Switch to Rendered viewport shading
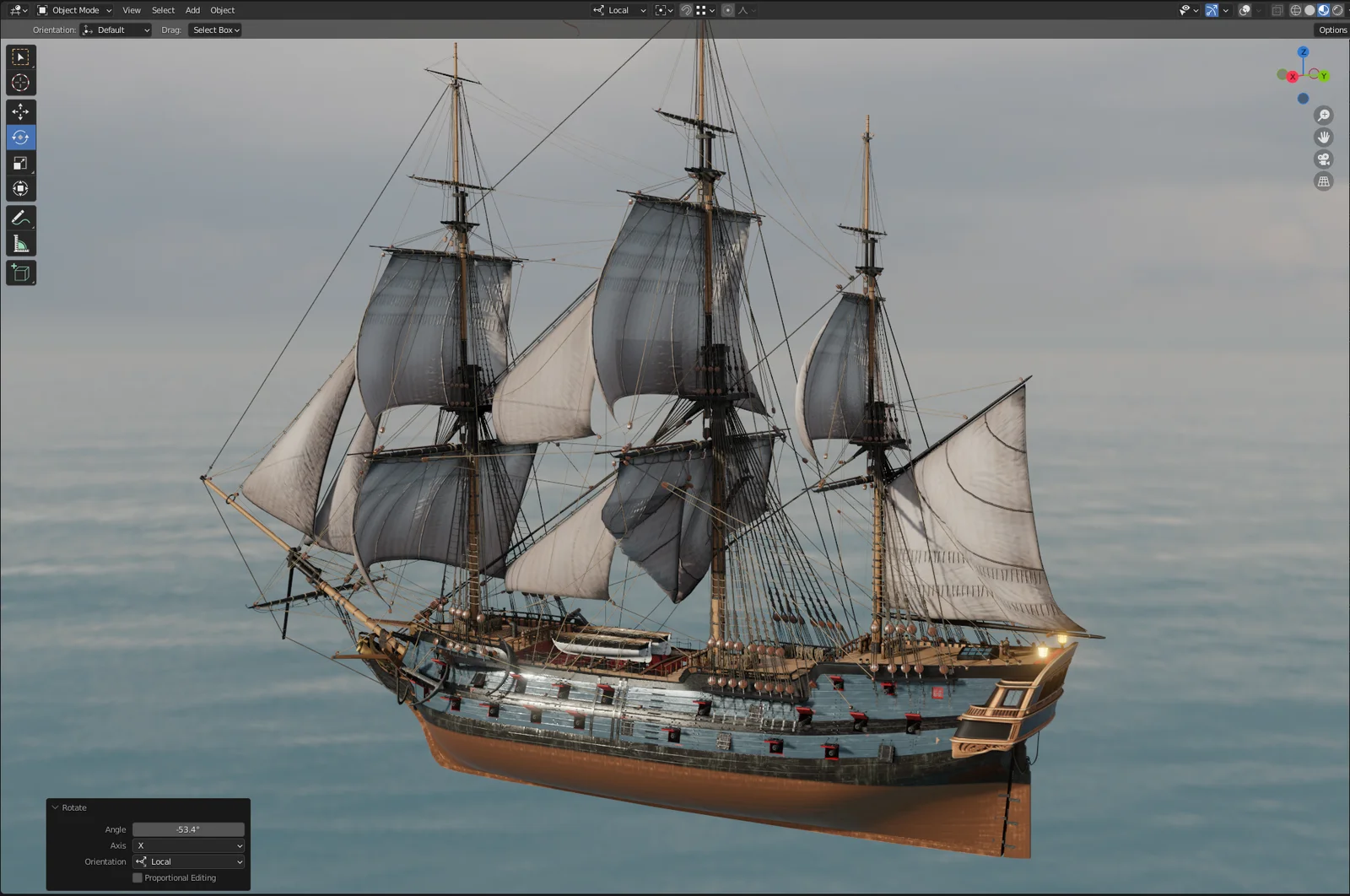This screenshot has height=896, width=1350. pyautogui.click(x=1337, y=9)
